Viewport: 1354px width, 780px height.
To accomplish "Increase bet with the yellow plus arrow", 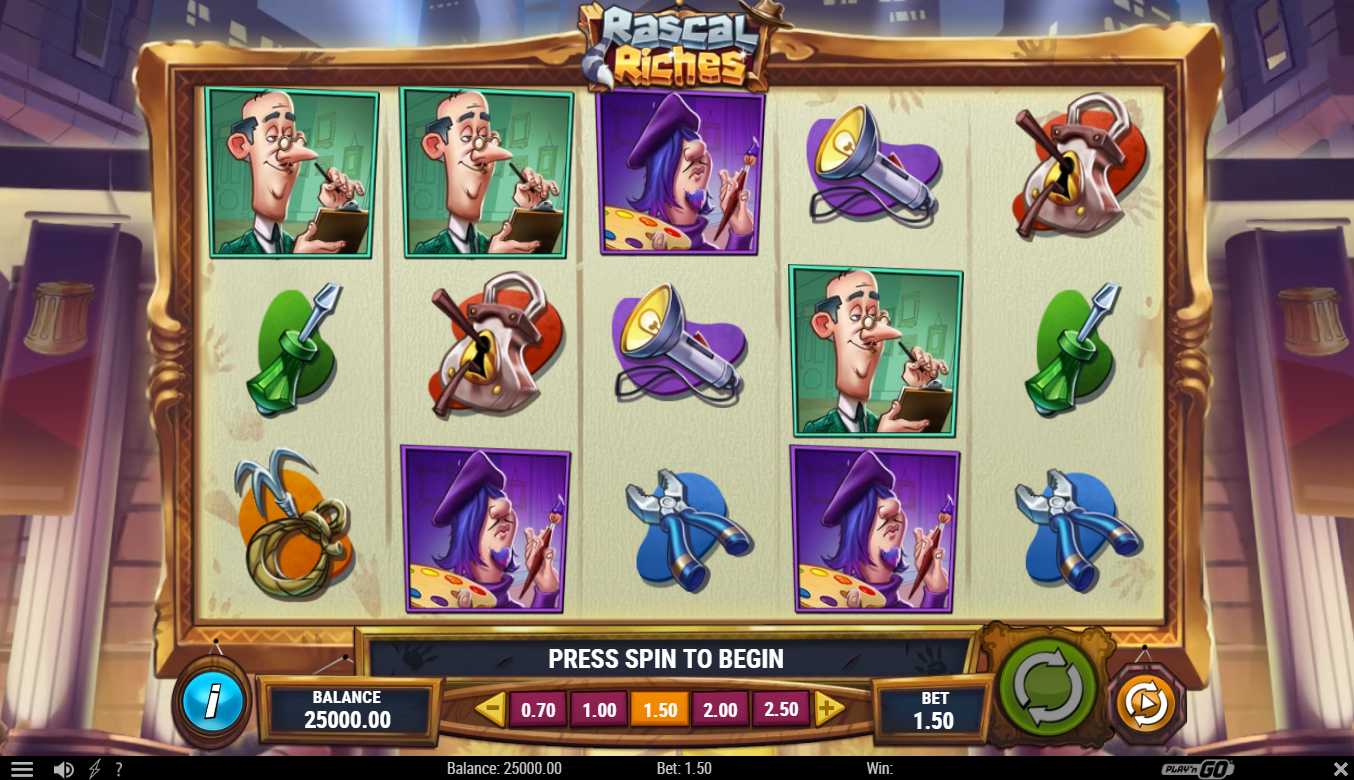I will click(828, 710).
